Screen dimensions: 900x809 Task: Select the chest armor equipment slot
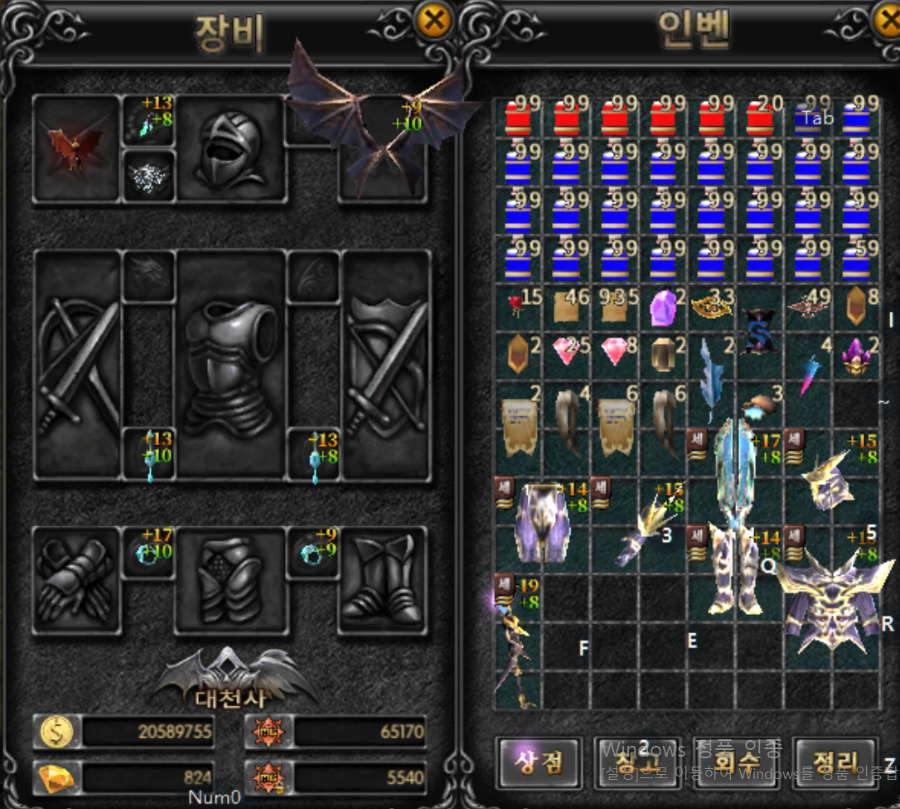(232, 365)
